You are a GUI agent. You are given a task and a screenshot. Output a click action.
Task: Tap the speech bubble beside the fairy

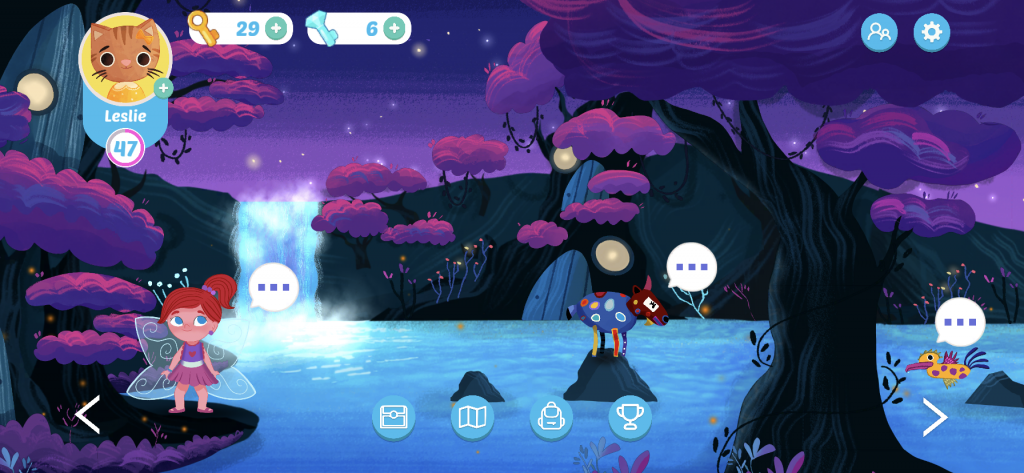pyautogui.click(x=273, y=287)
